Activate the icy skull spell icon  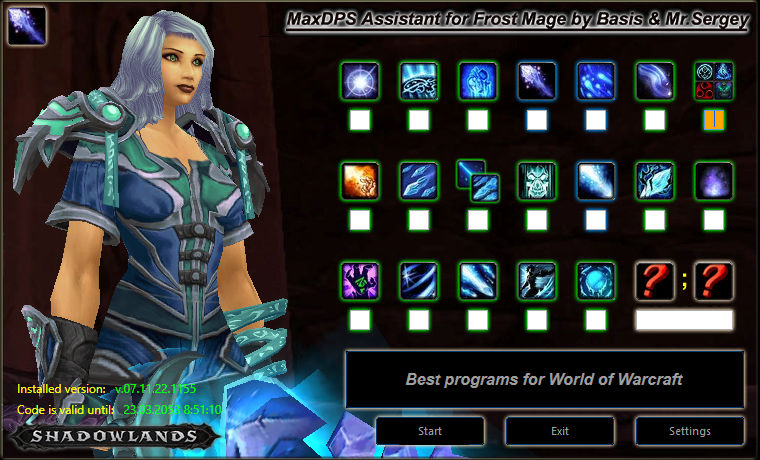coord(537,181)
